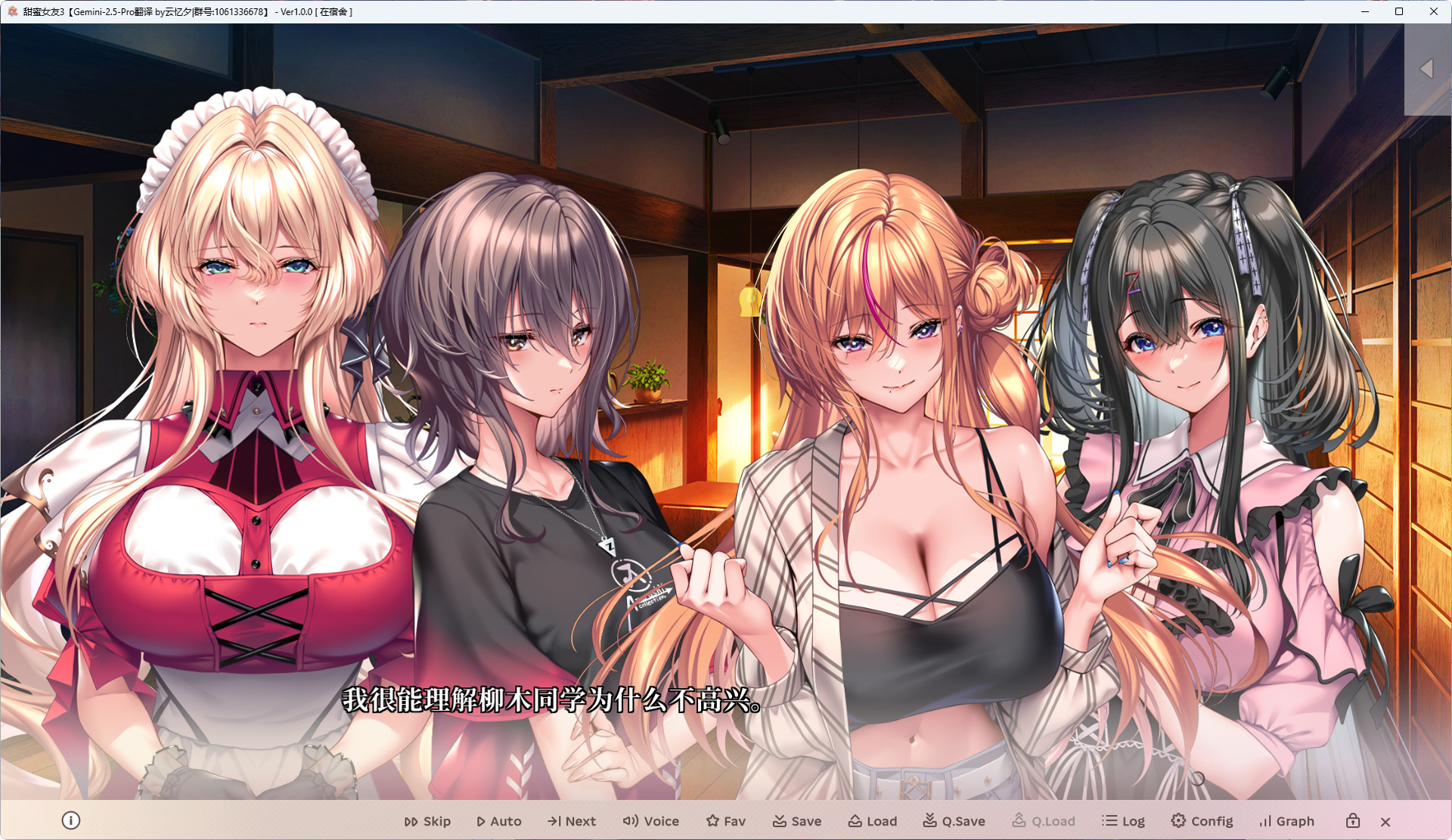Show the dialogue Log
Screen dimensions: 1452x840
point(1124,821)
